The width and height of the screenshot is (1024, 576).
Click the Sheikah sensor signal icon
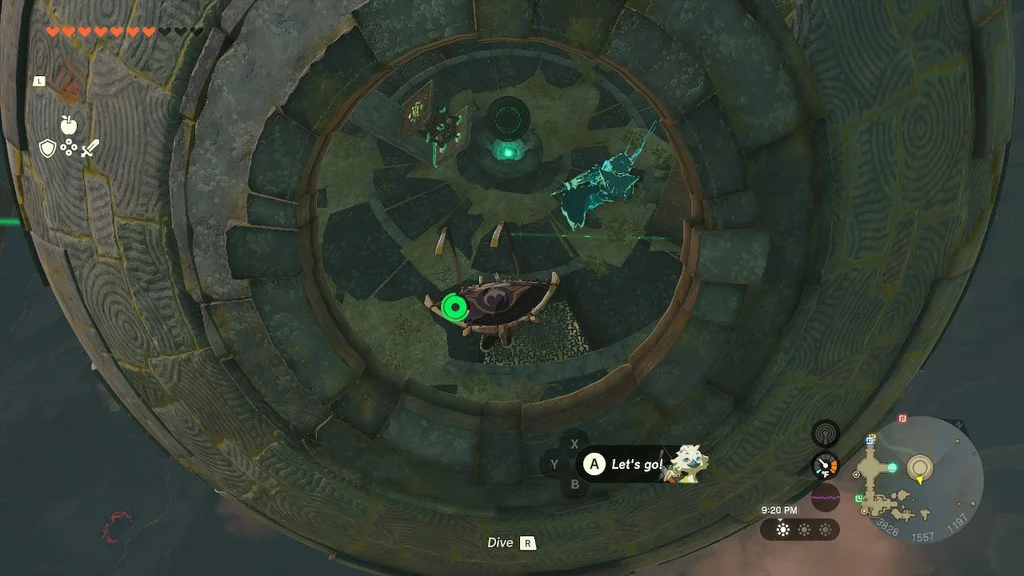tap(825, 433)
